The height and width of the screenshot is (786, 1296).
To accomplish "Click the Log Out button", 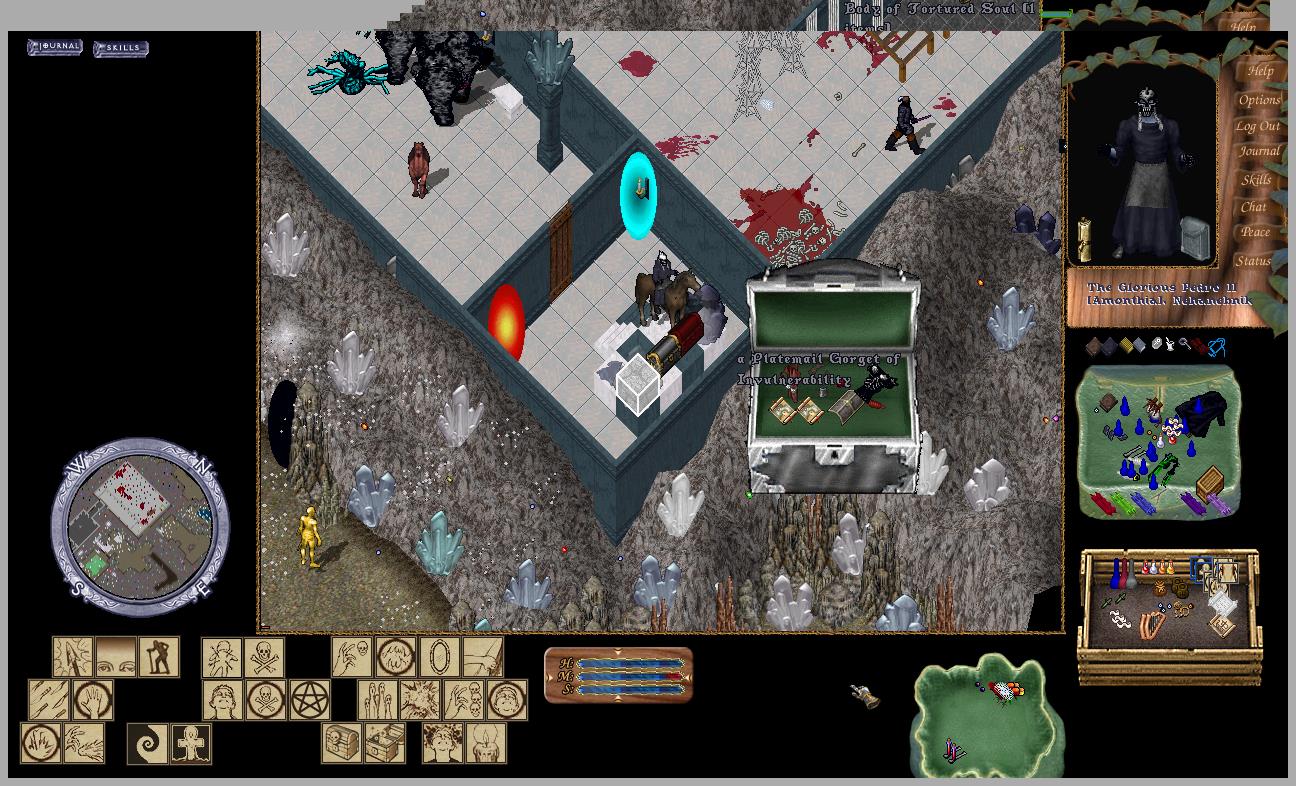I will [x=1257, y=126].
